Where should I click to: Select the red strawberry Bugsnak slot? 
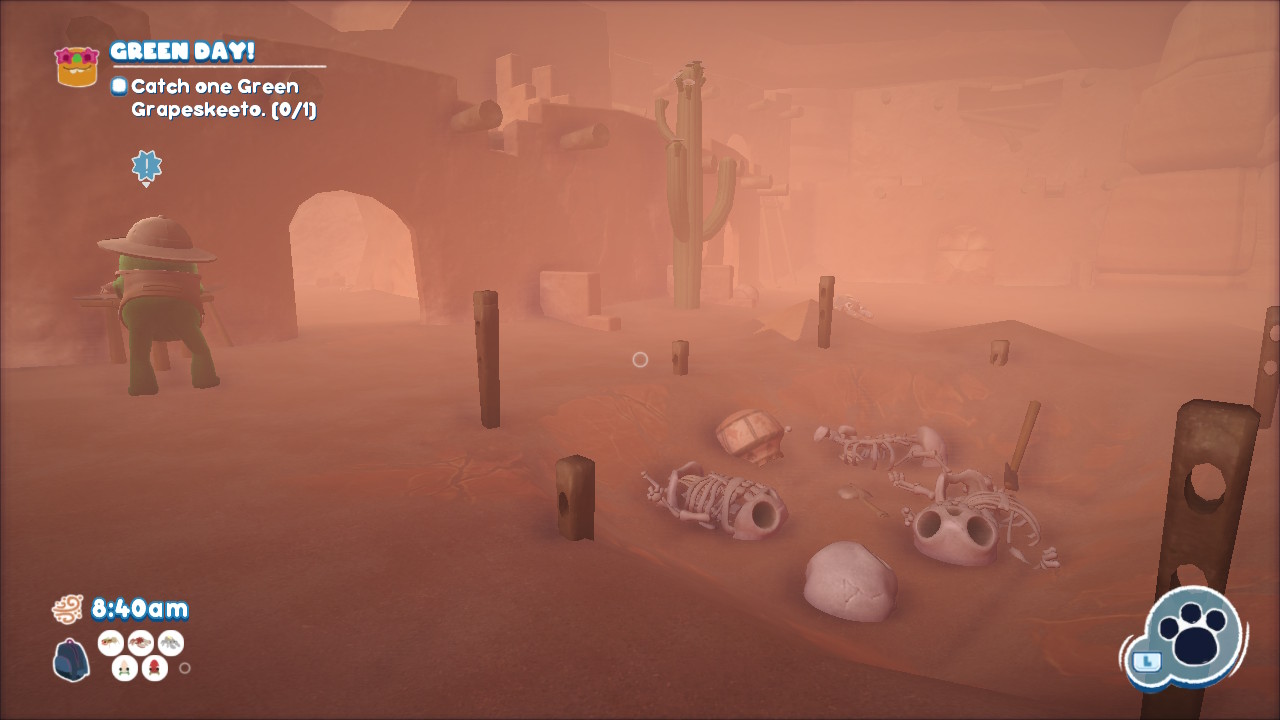[154, 667]
